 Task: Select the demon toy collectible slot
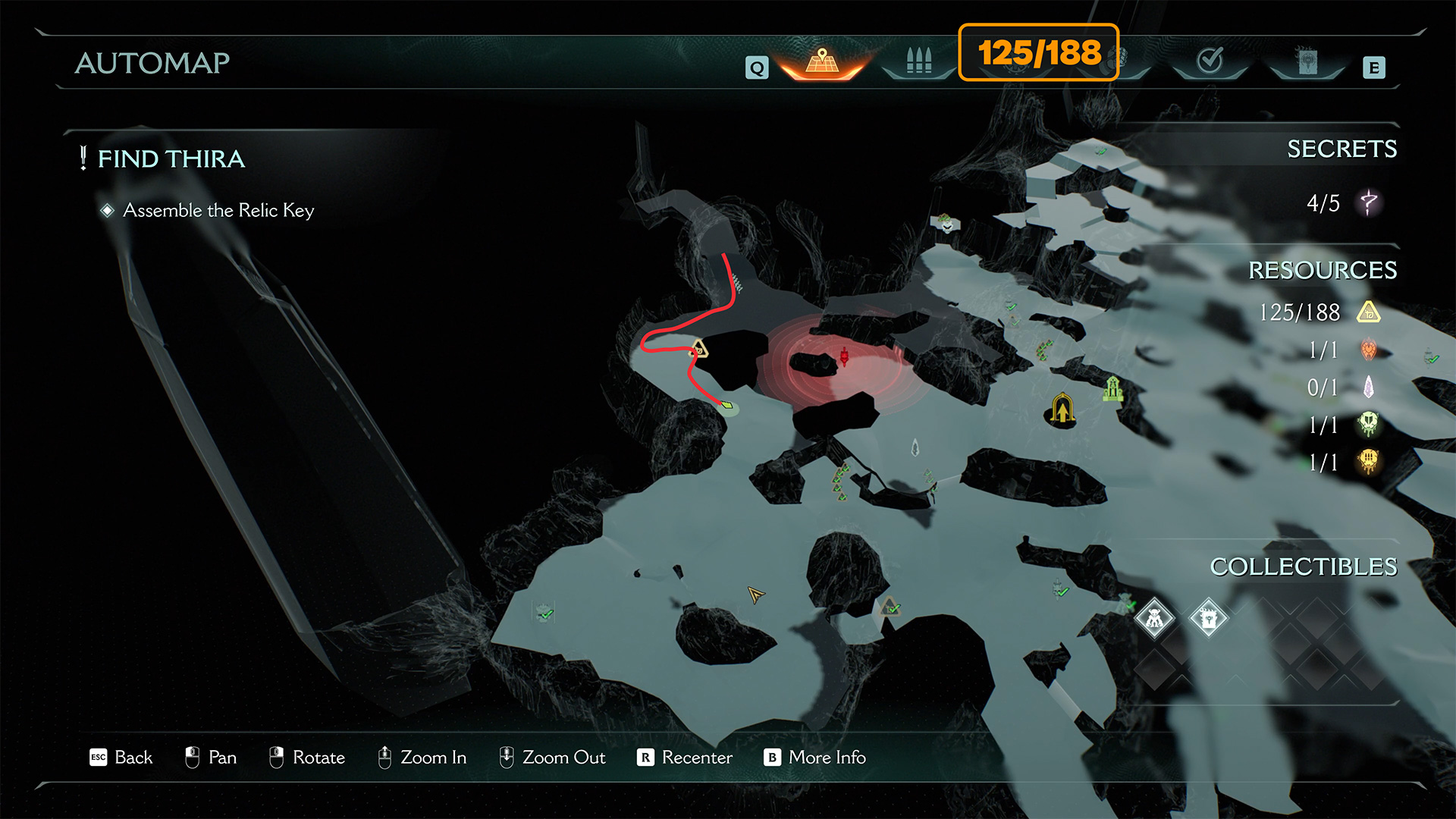click(x=1154, y=619)
